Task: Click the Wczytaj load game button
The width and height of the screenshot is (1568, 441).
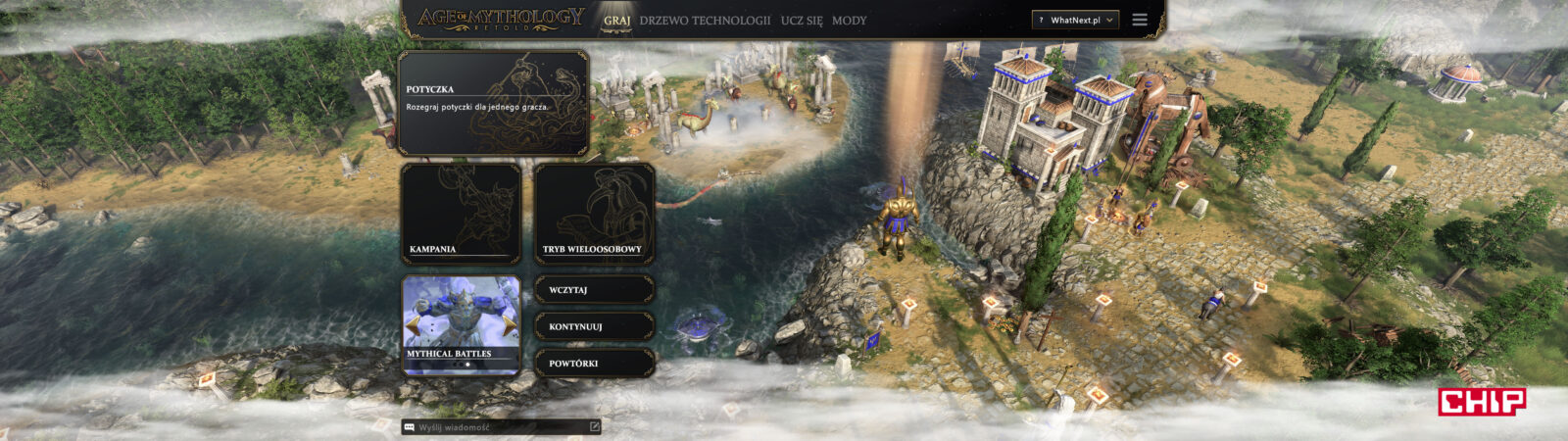Action: tap(594, 290)
